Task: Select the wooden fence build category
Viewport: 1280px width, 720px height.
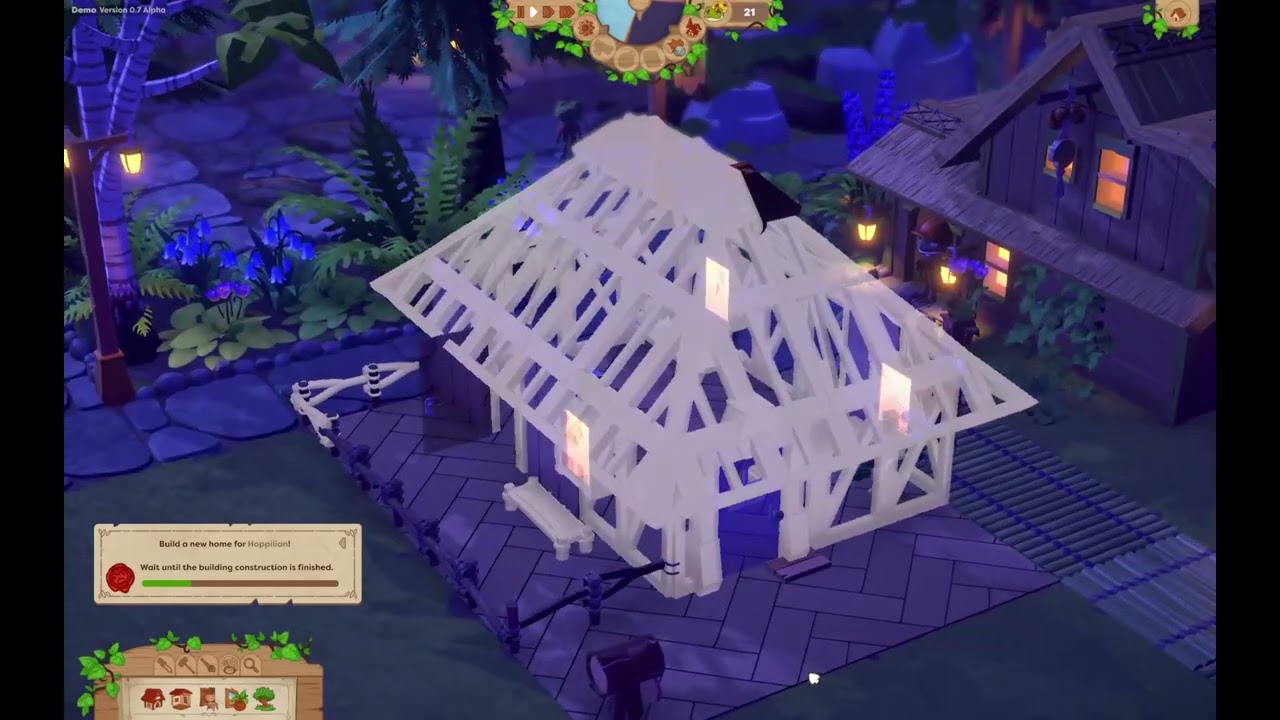Action: tap(209, 699)
